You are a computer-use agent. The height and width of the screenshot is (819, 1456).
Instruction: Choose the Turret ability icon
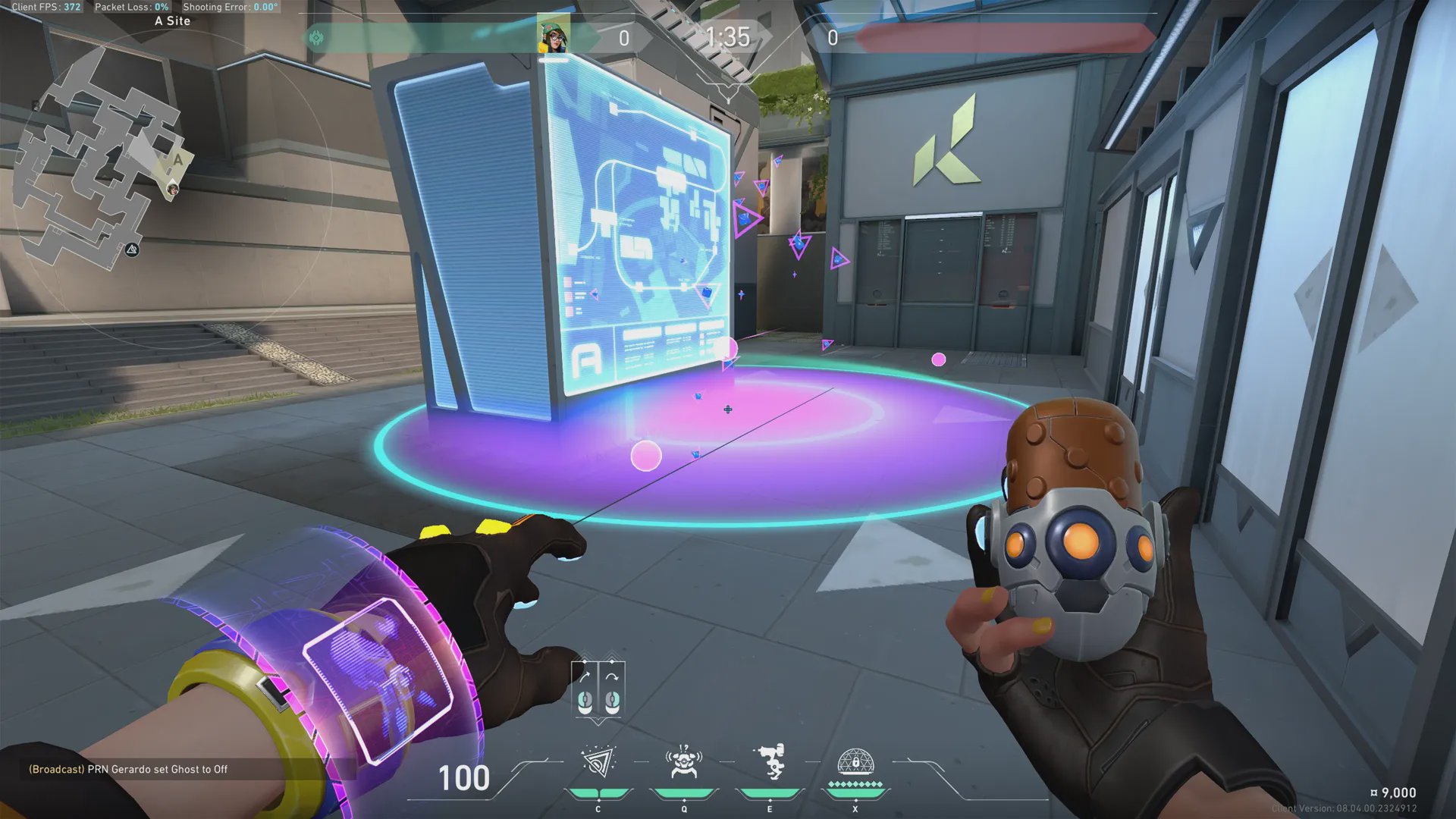[770, 763]
